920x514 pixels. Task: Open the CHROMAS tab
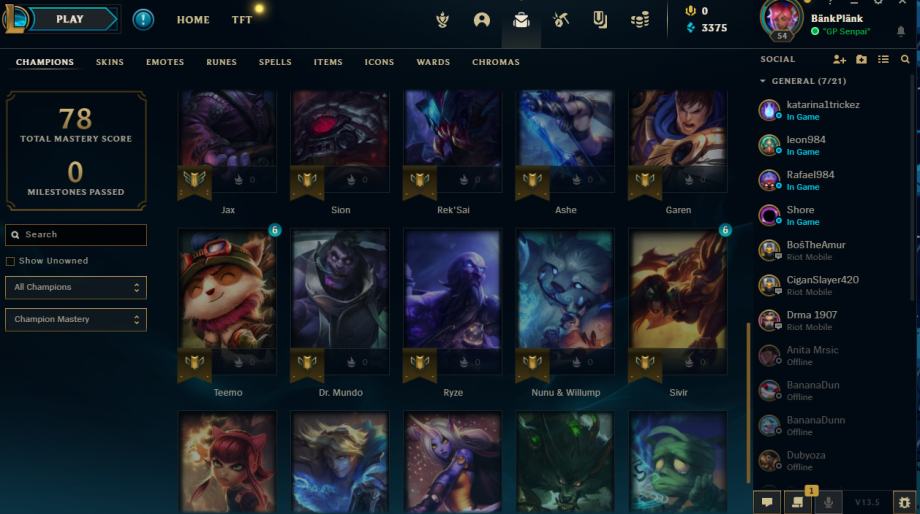point(496,62)
